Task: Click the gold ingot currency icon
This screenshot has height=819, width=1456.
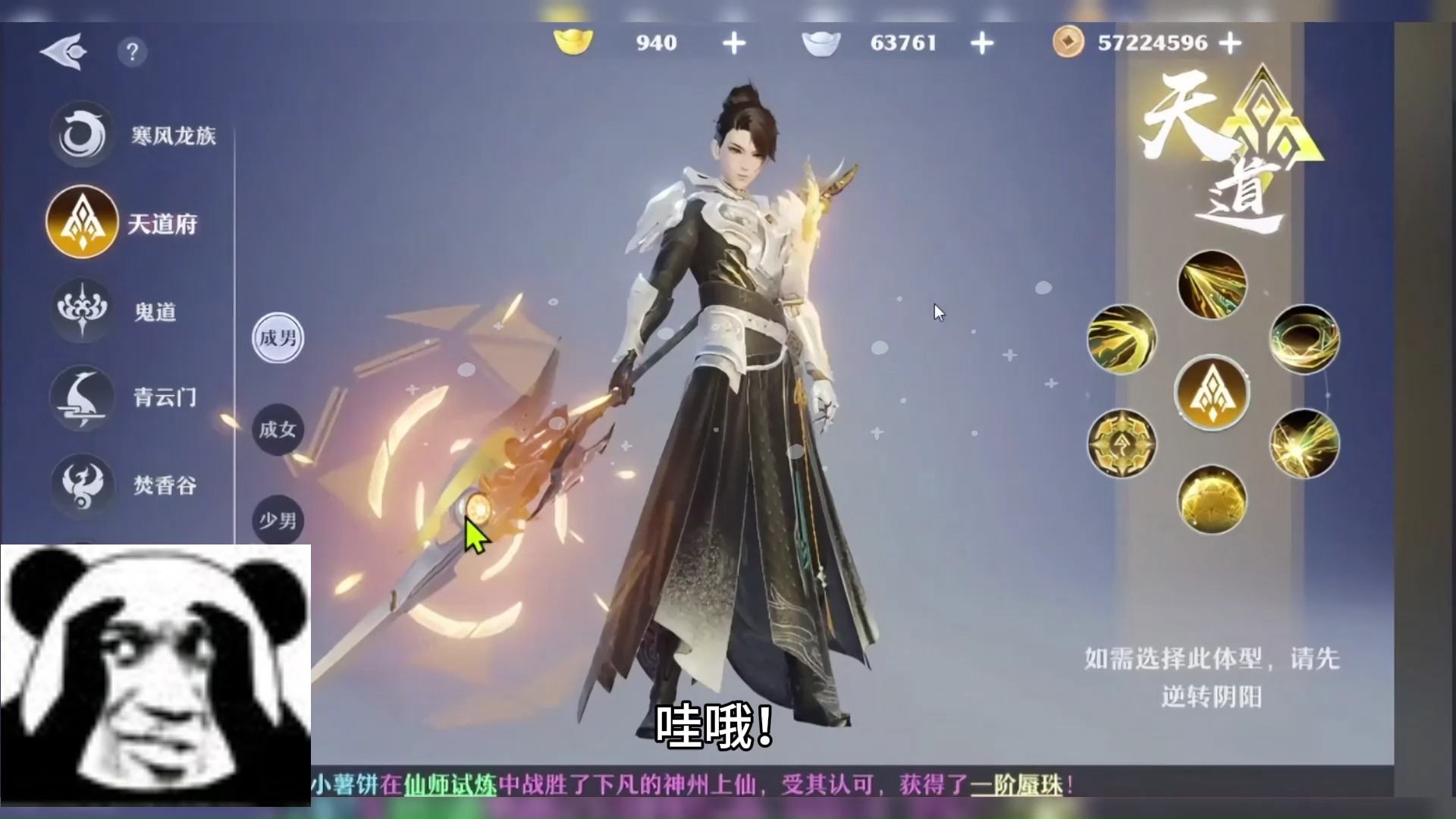Action: tap(574, 43)
